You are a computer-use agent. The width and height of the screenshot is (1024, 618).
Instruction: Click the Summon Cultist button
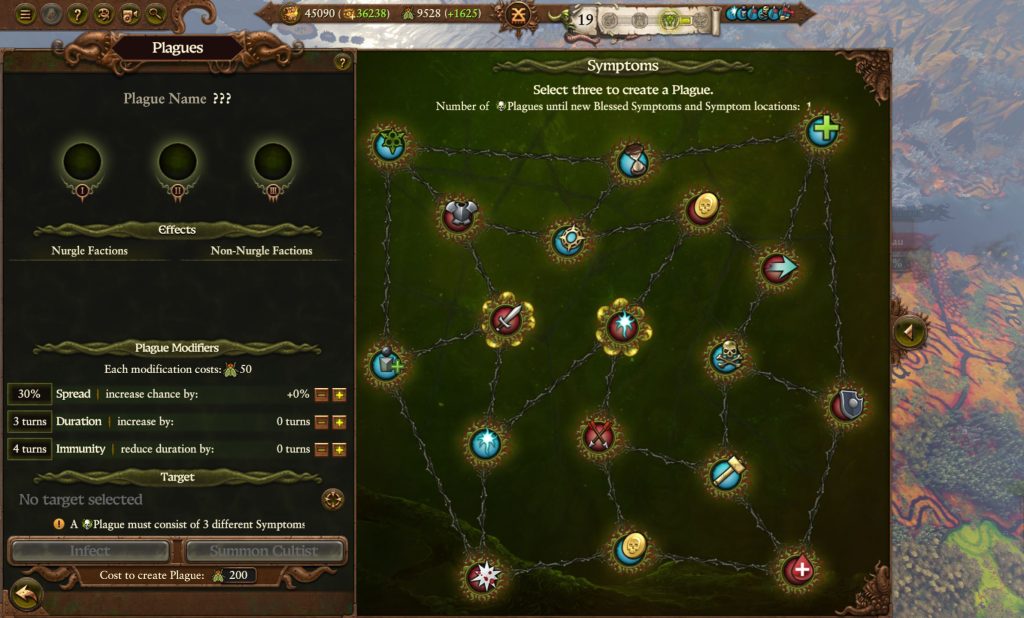[x=264, y=551]
